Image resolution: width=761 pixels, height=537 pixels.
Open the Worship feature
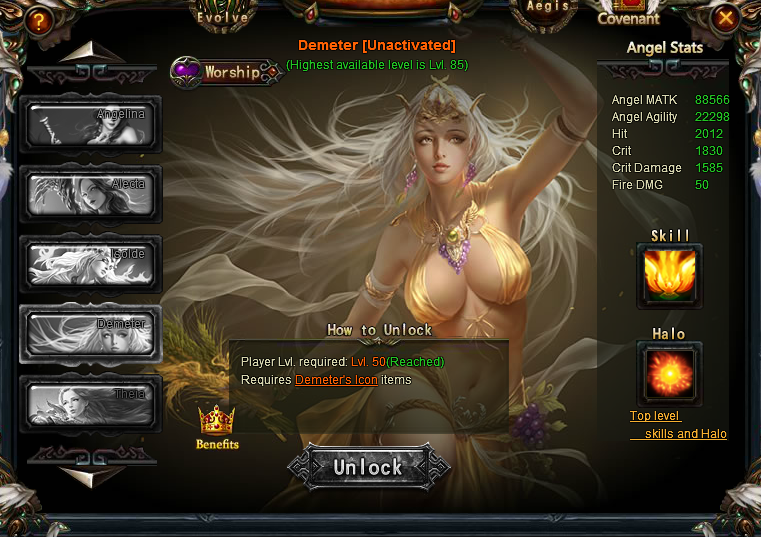tap(226, 72)
